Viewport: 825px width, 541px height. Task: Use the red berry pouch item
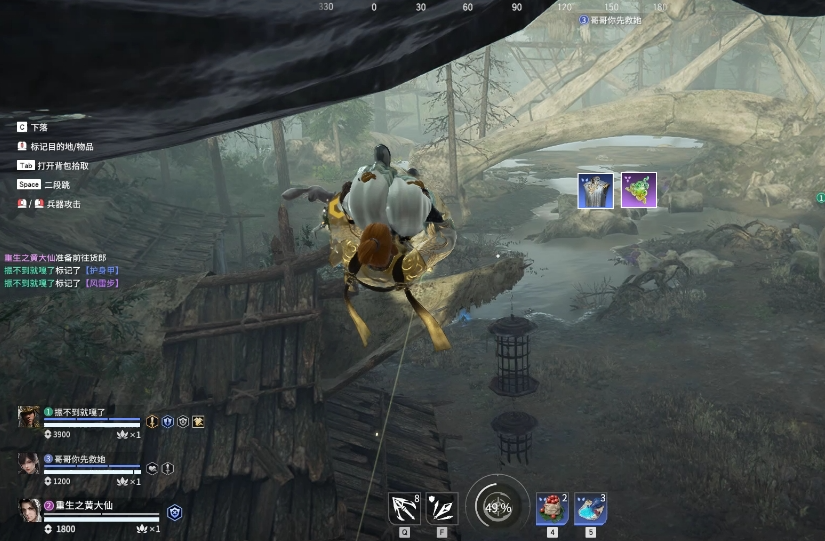point(552,508)
